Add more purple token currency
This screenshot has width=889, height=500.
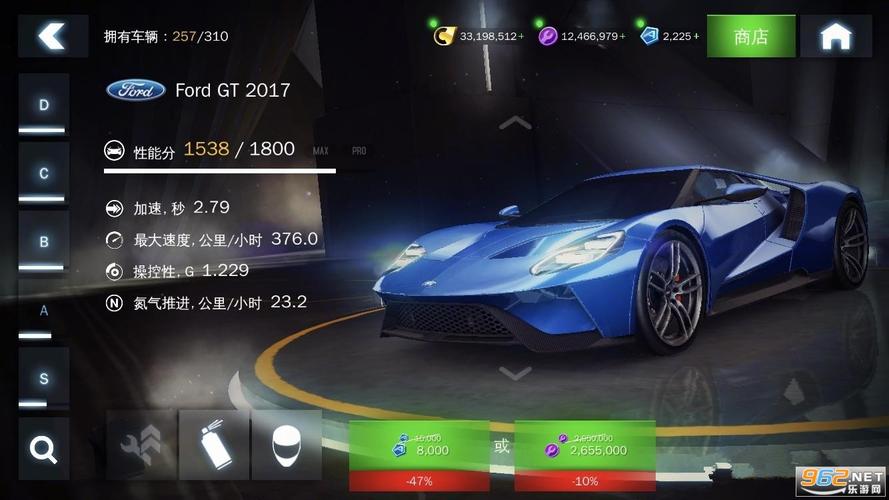(622, 36)
